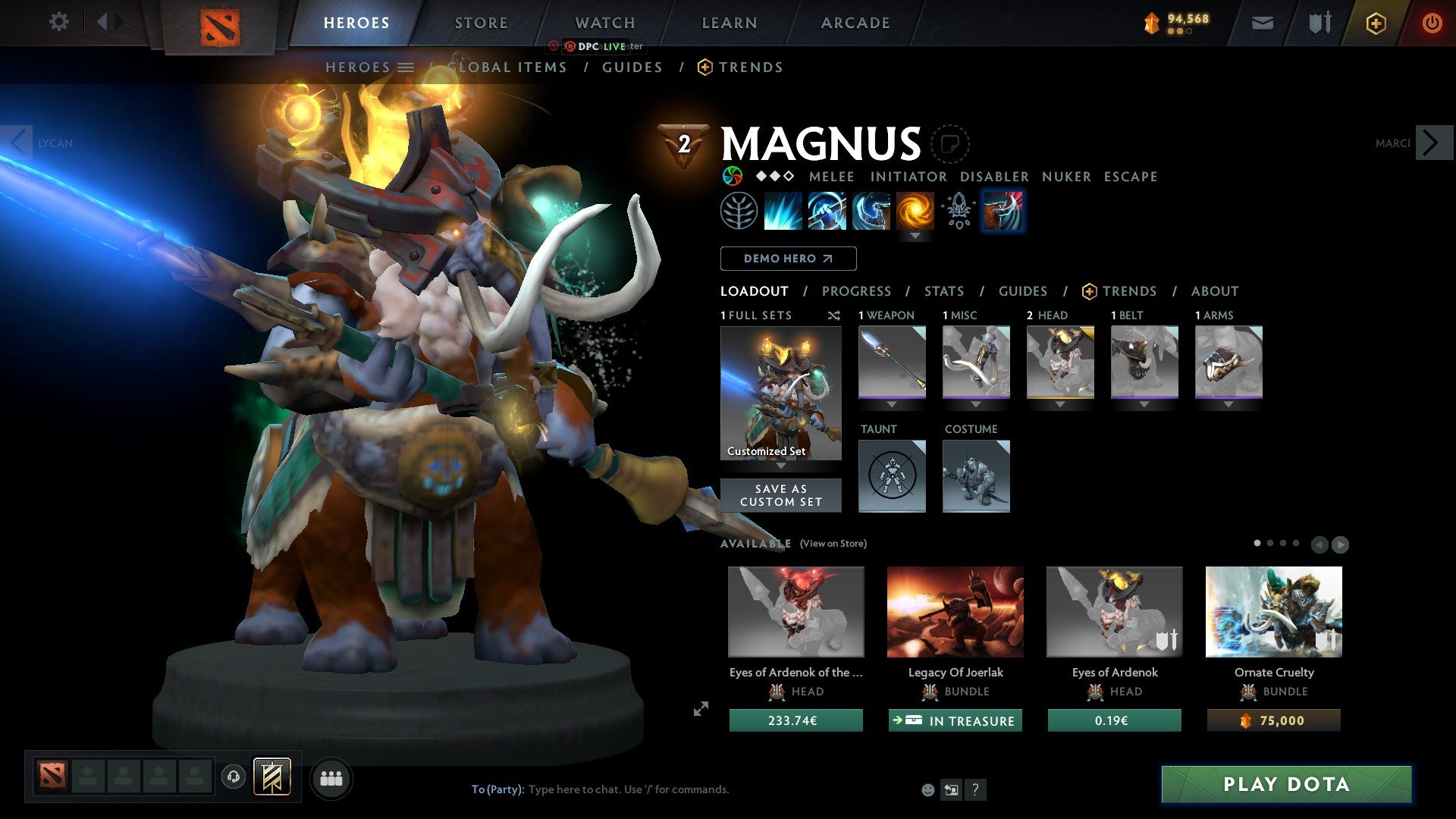
Task: Select the Shockwave ability icon
Action: point(783,211)
